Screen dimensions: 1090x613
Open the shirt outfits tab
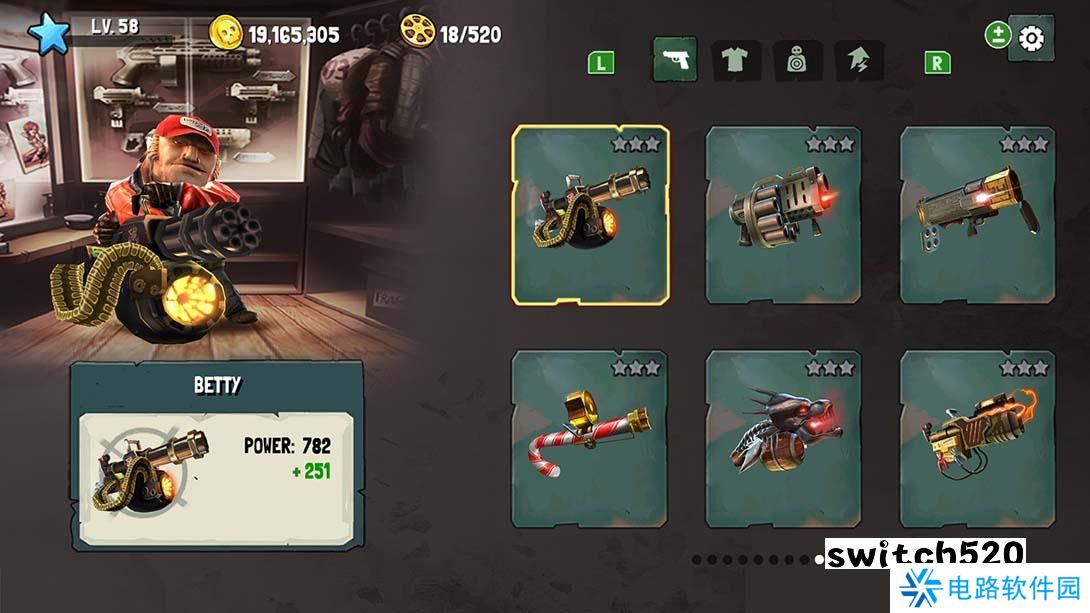(x=736, y=61)
